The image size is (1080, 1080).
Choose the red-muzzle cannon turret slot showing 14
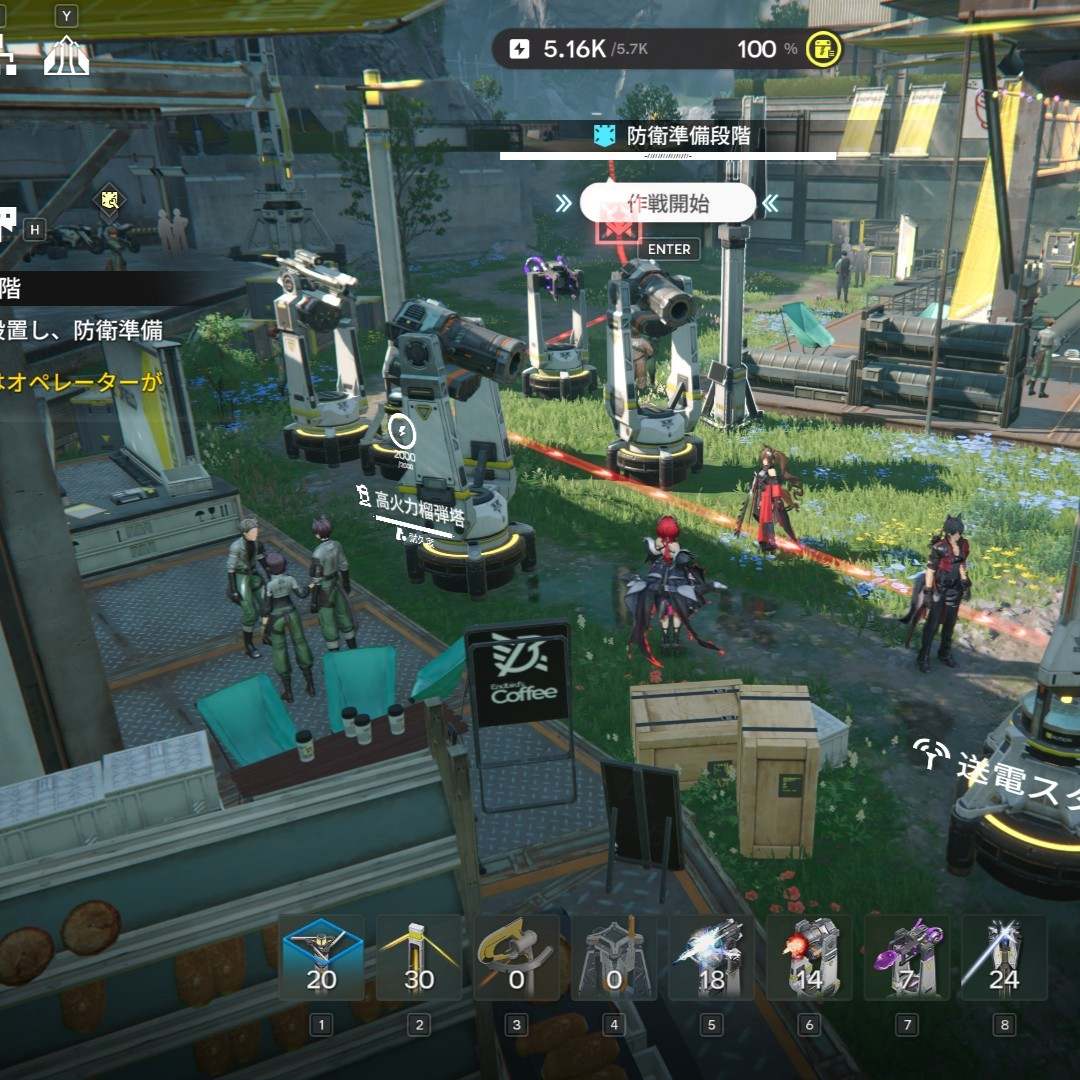pyautogui.click(x=809, y=958)
